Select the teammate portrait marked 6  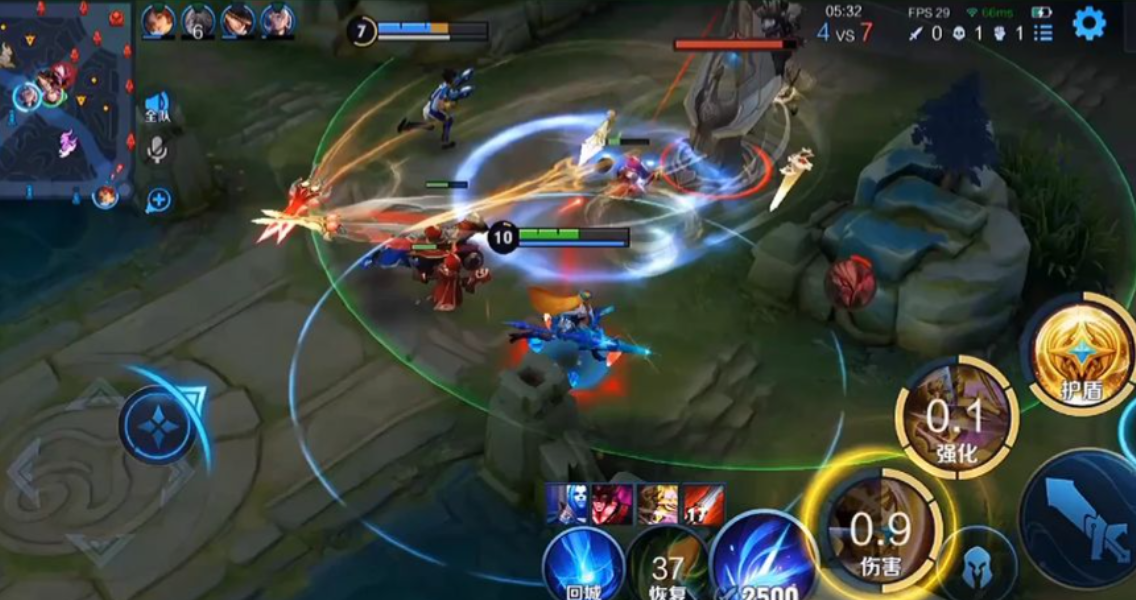tap(197, 22)
